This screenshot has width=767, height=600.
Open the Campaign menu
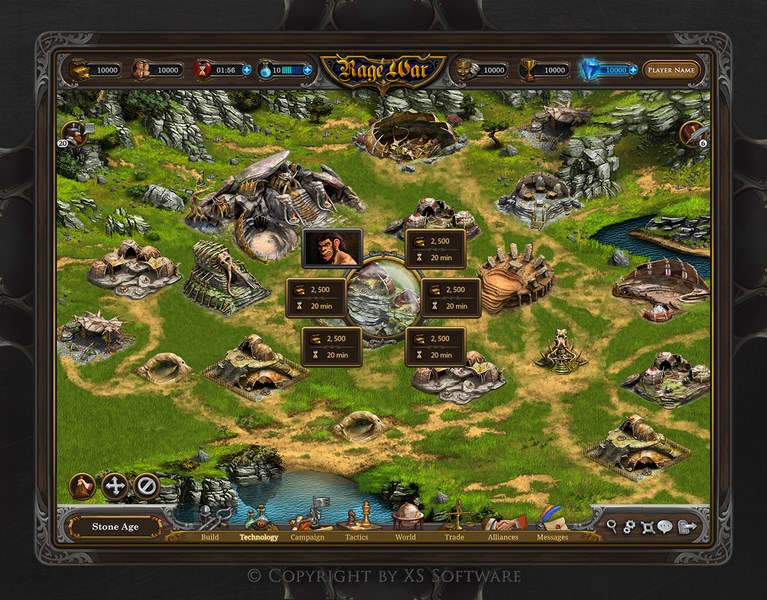tap(307, 536)
